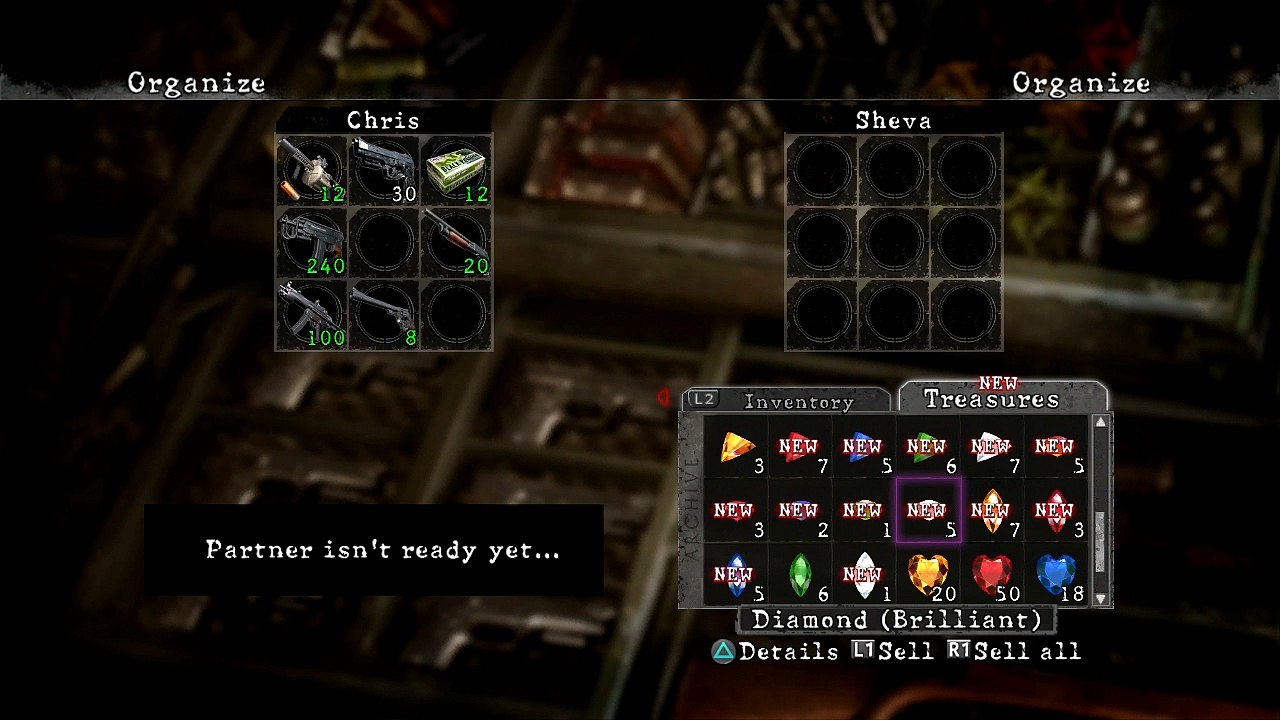Select the green marquise gem with 6
Image resolution: width=1280 pixels, height=720 pixels.
point(800,574)
